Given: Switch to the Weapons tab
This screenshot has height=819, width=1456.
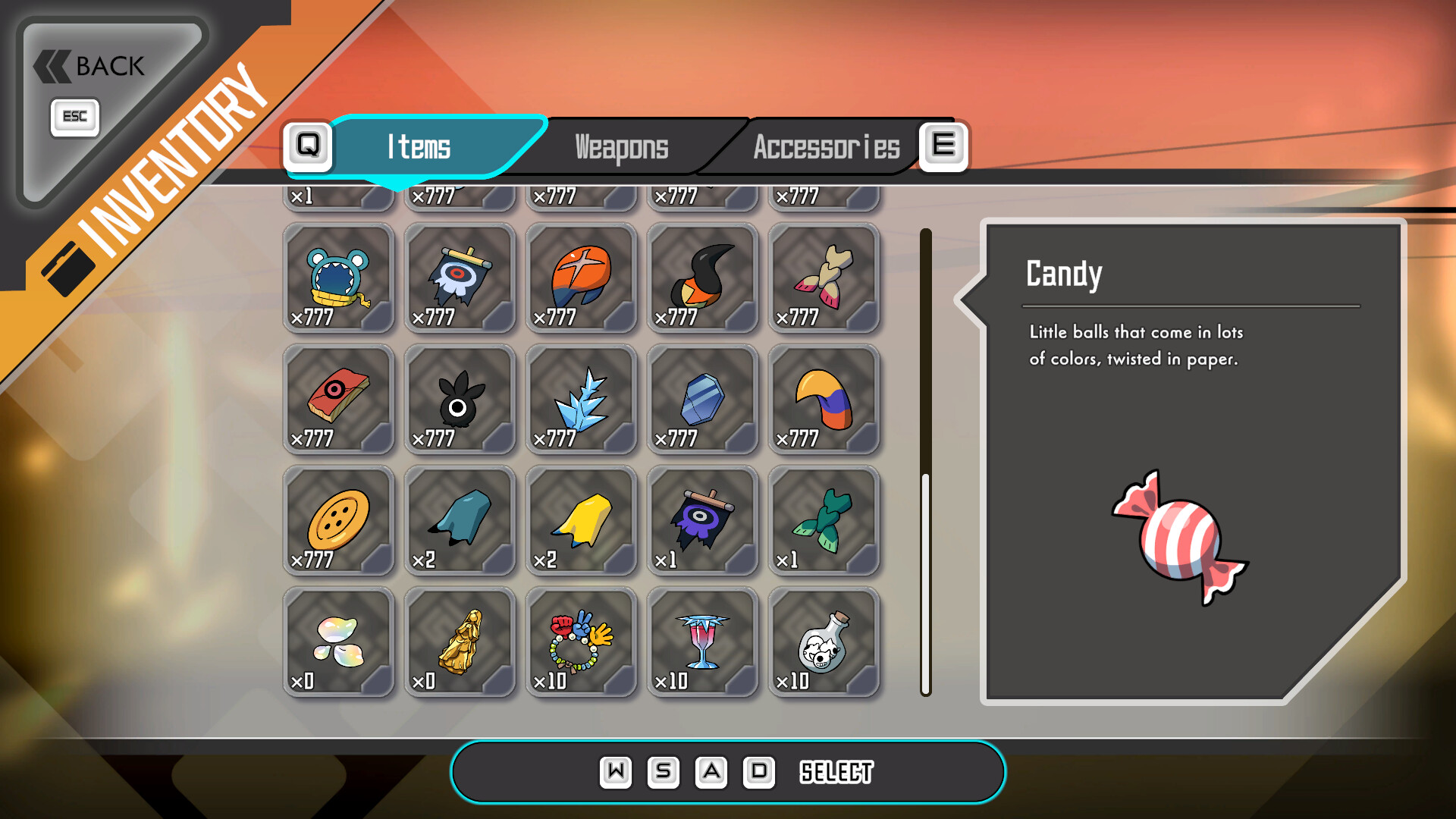Looking at the screenshot, I should [621, 147].
